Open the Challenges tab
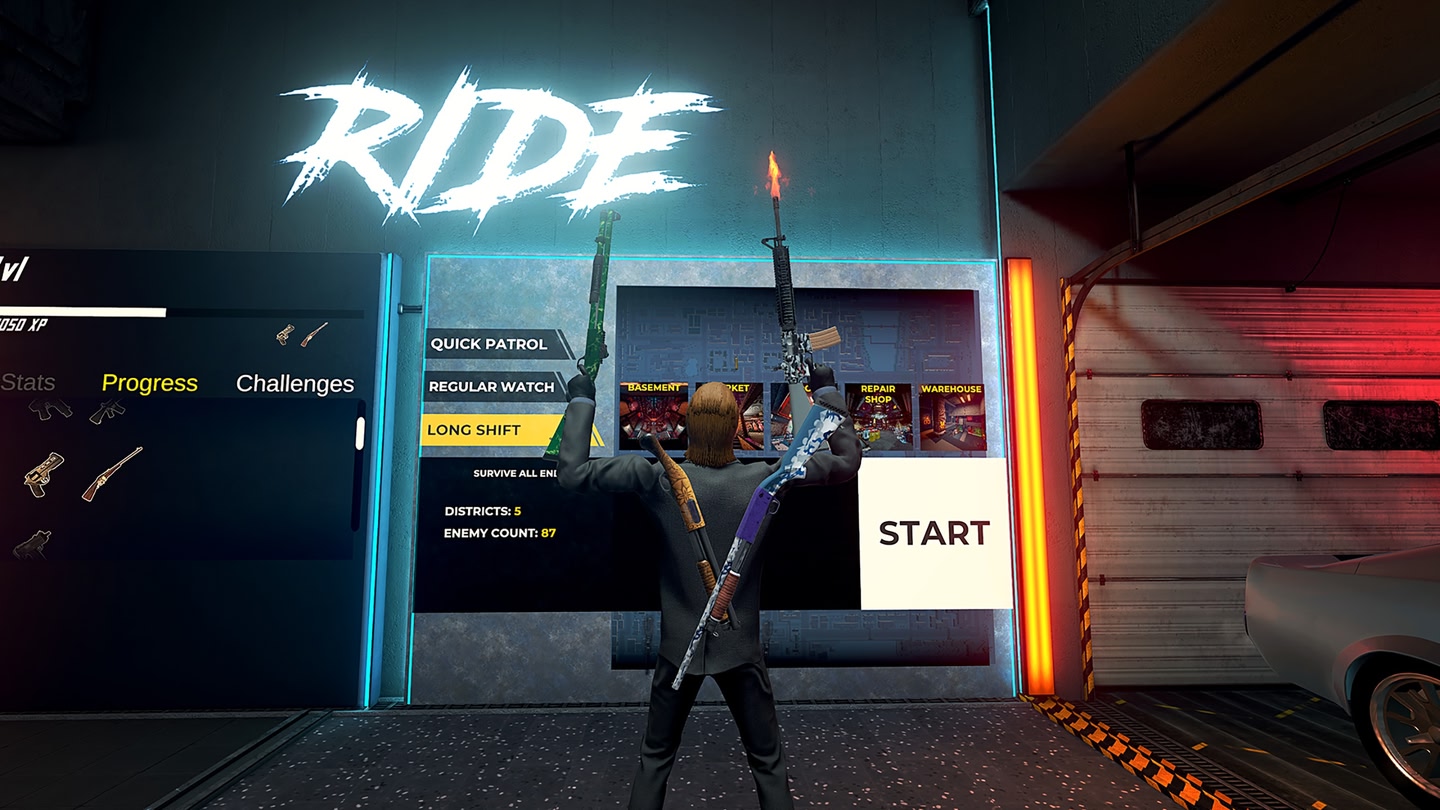This screenshot has height=810, width=1440. tap(295, 383)
